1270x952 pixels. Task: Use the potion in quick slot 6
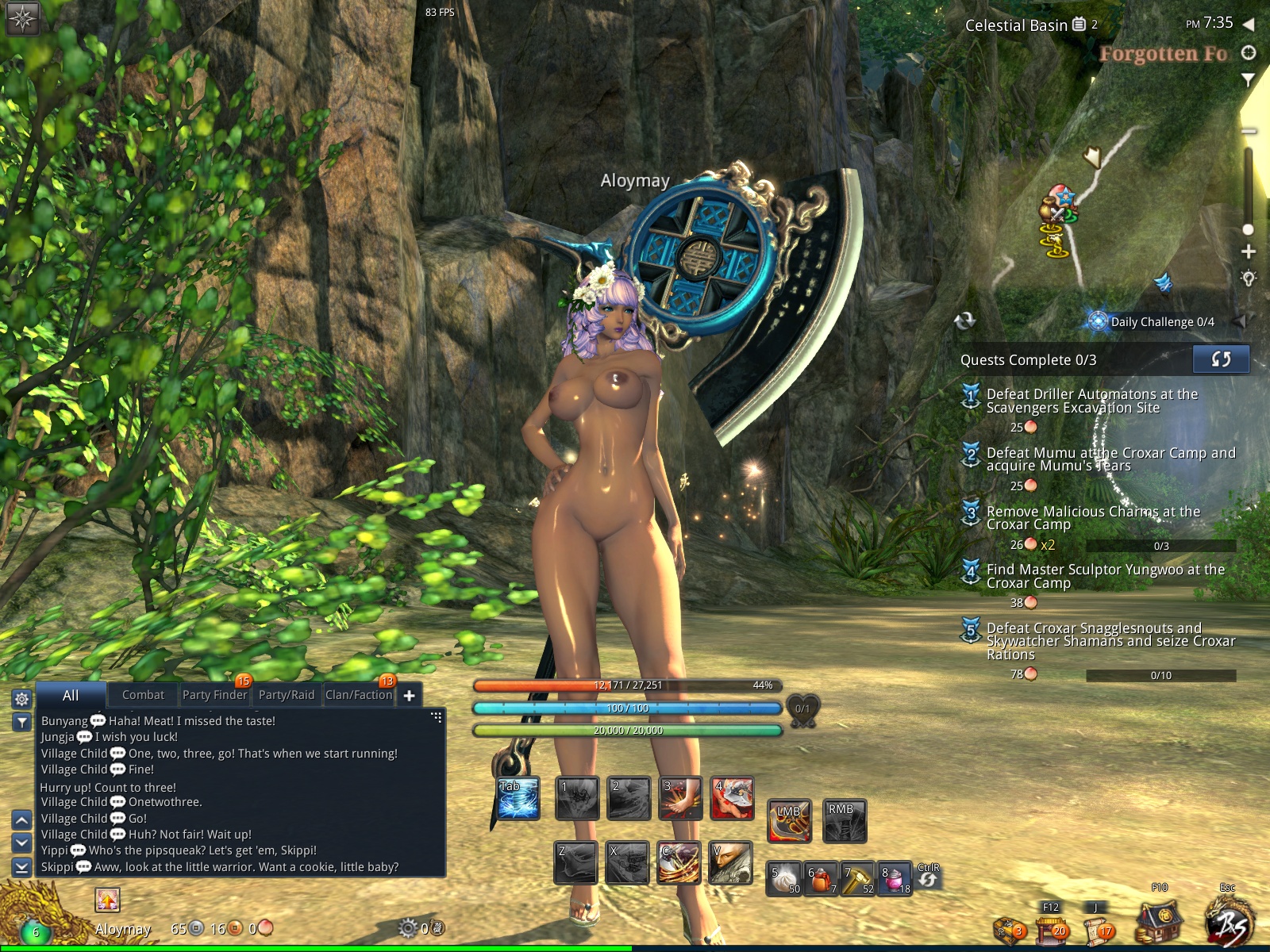pos(822,879)
